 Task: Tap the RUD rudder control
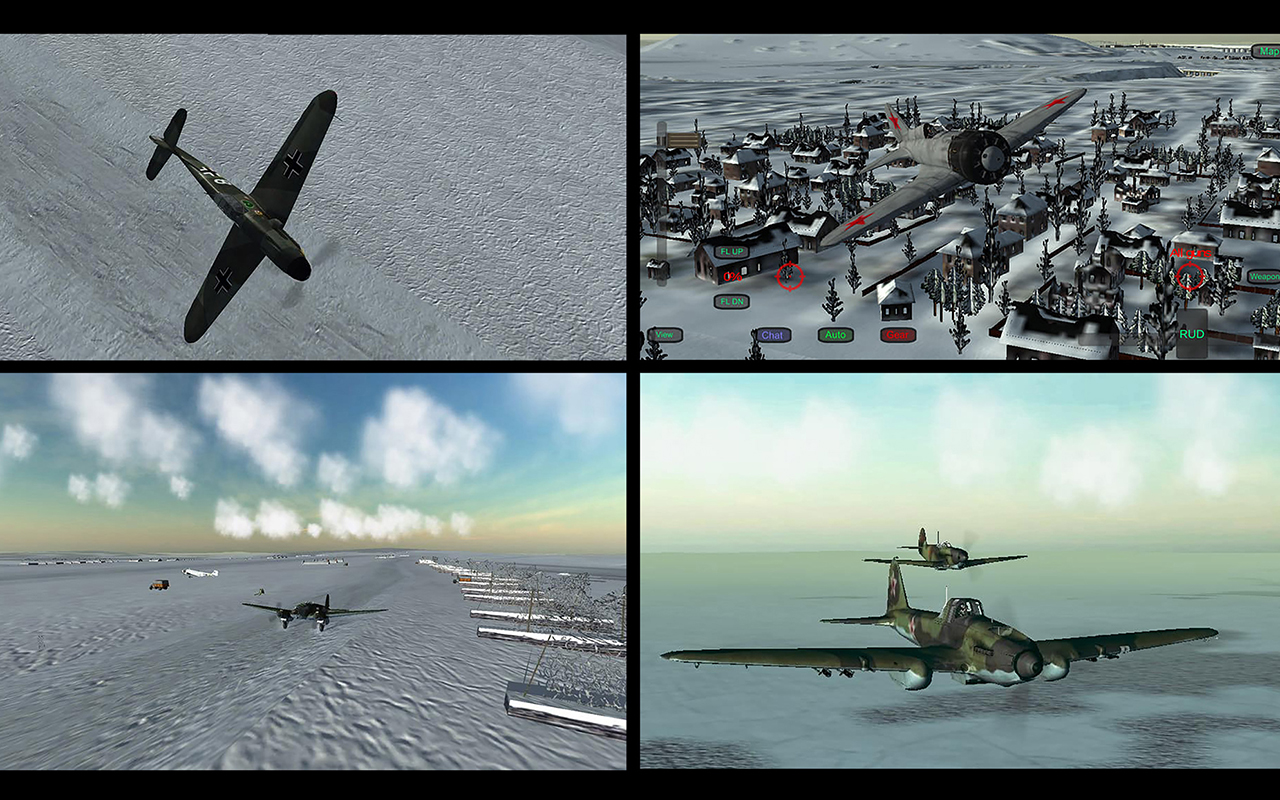click(x=1191, y=334)
